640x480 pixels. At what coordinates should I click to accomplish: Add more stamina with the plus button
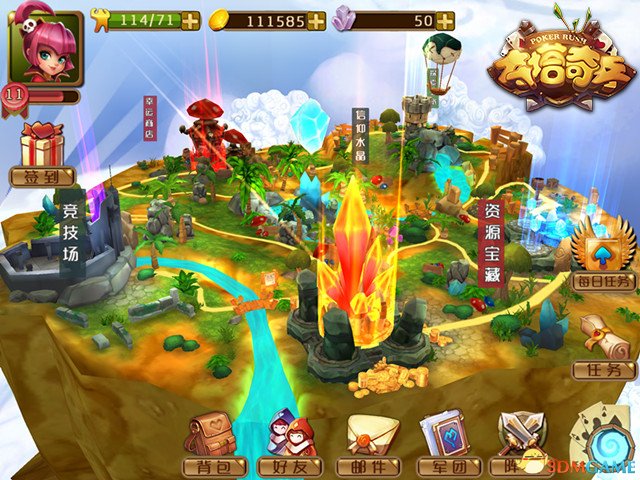coord(190,20)
